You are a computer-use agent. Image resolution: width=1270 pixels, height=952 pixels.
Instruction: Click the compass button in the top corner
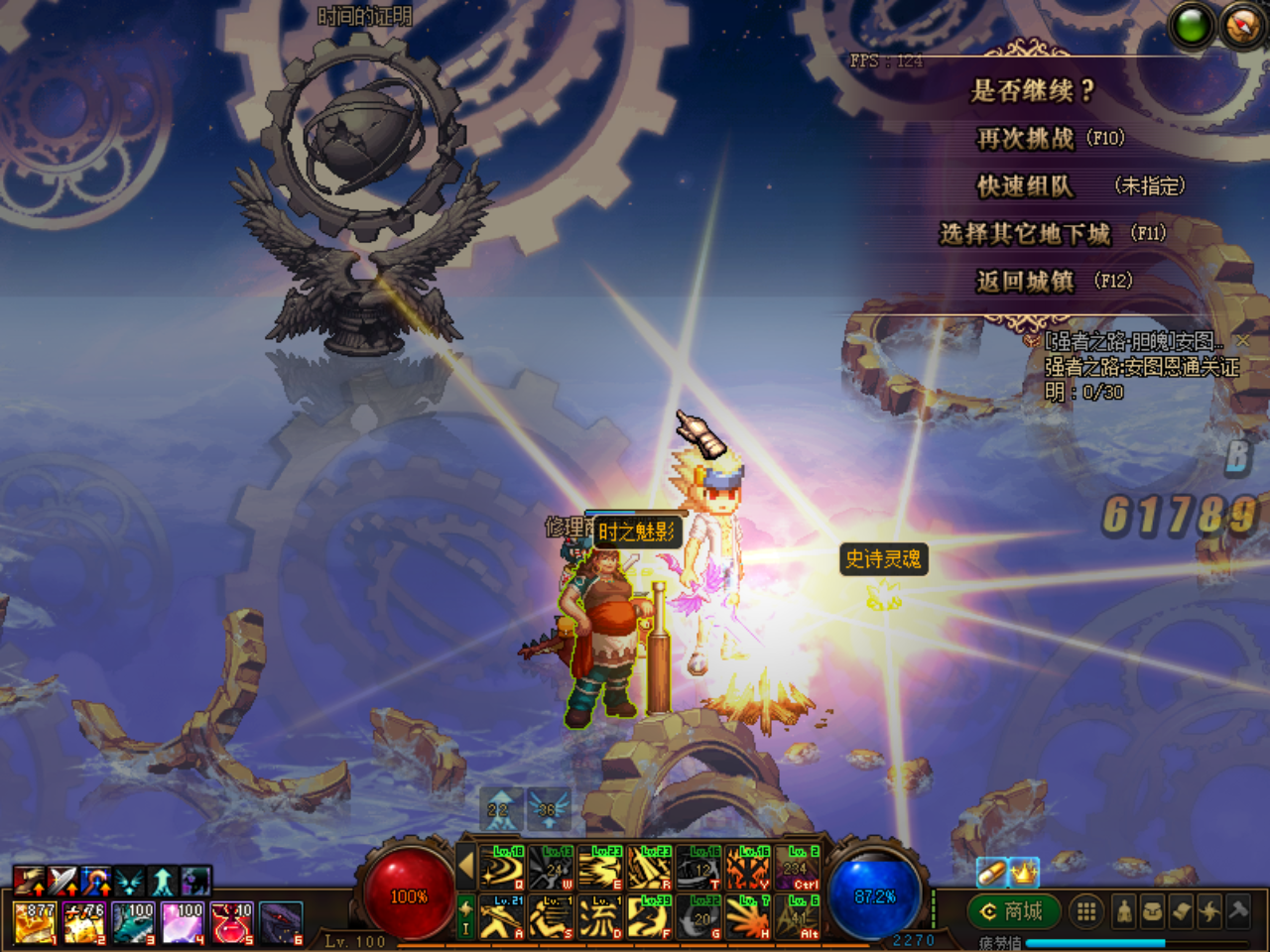1242,26
